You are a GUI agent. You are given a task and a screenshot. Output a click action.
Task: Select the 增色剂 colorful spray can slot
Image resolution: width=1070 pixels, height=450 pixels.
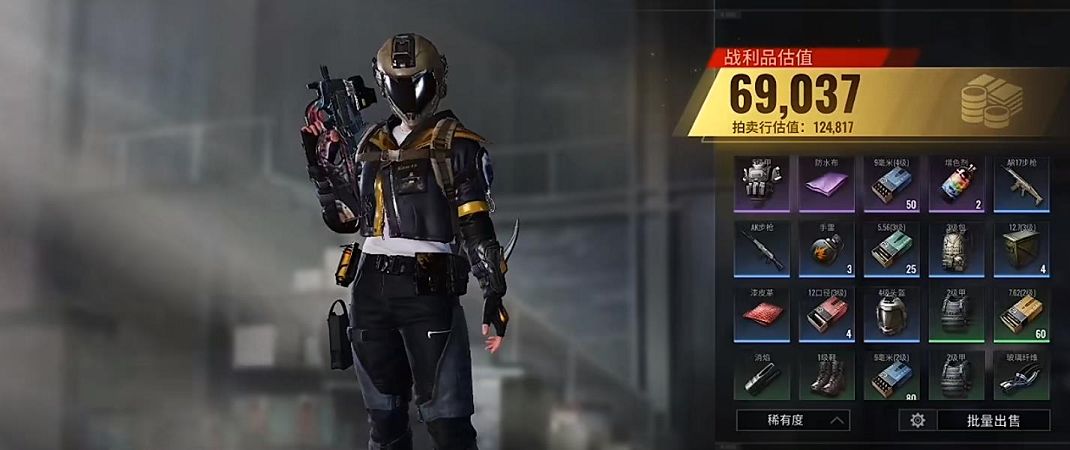click(956, 183)
